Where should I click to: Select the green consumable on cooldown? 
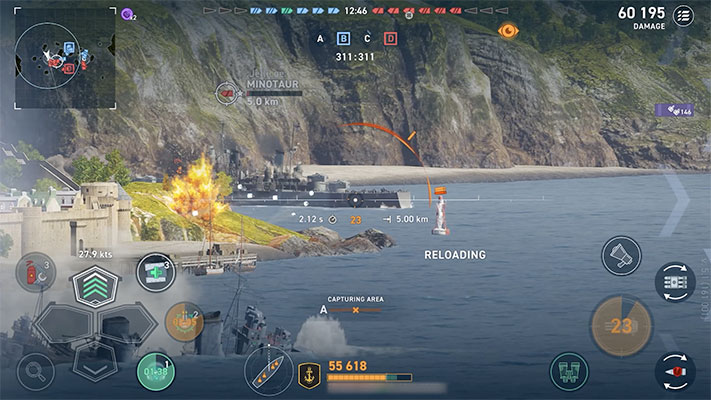155,371
